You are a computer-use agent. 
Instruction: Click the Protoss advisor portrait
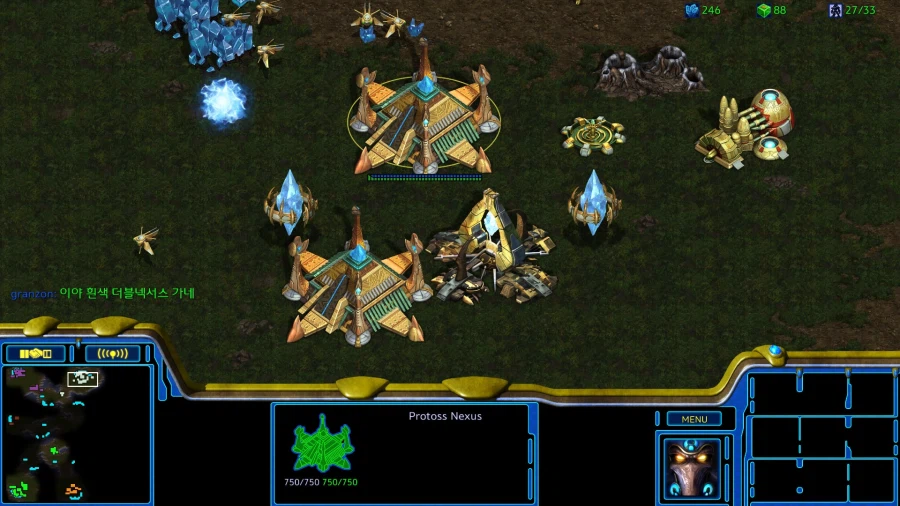tap(692, 466)
